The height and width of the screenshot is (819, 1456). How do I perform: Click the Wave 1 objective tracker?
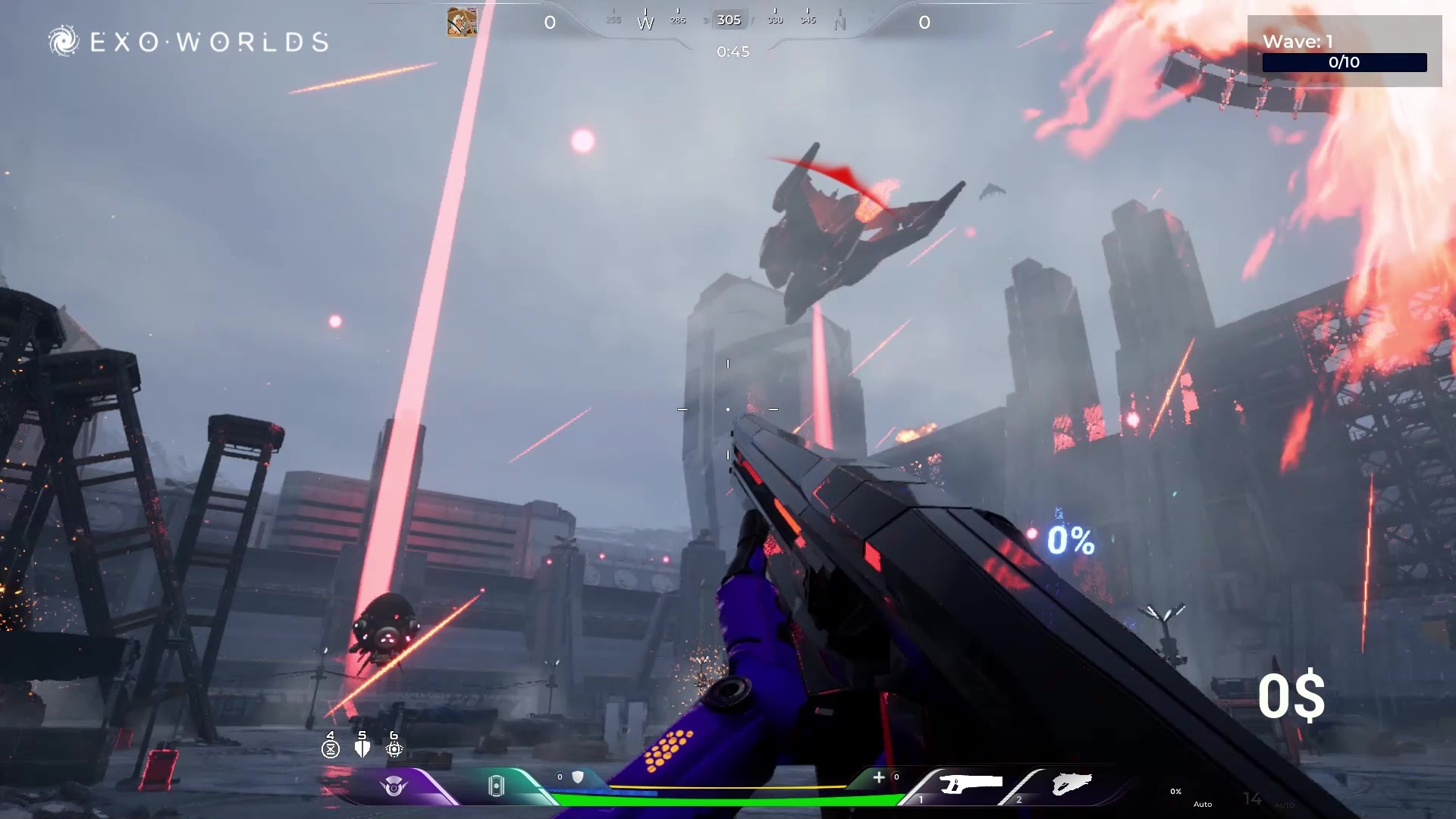coord(1344,52)
